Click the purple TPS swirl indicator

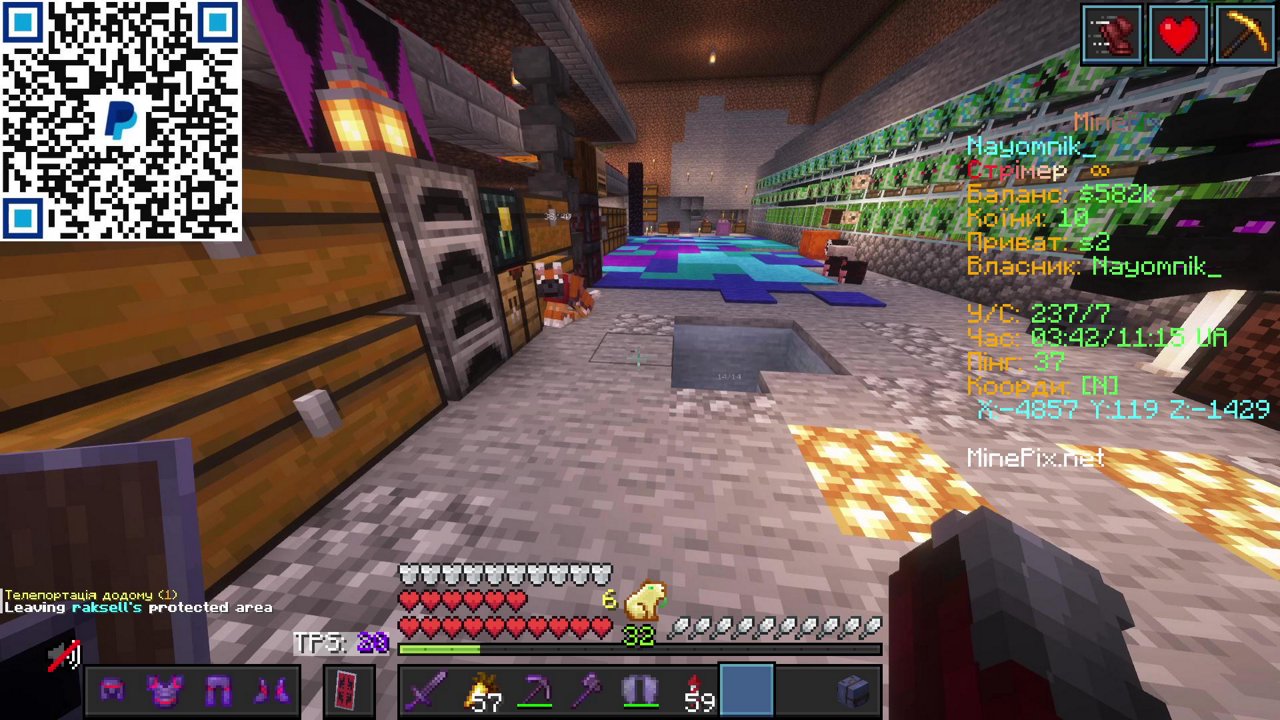(371, 644)
